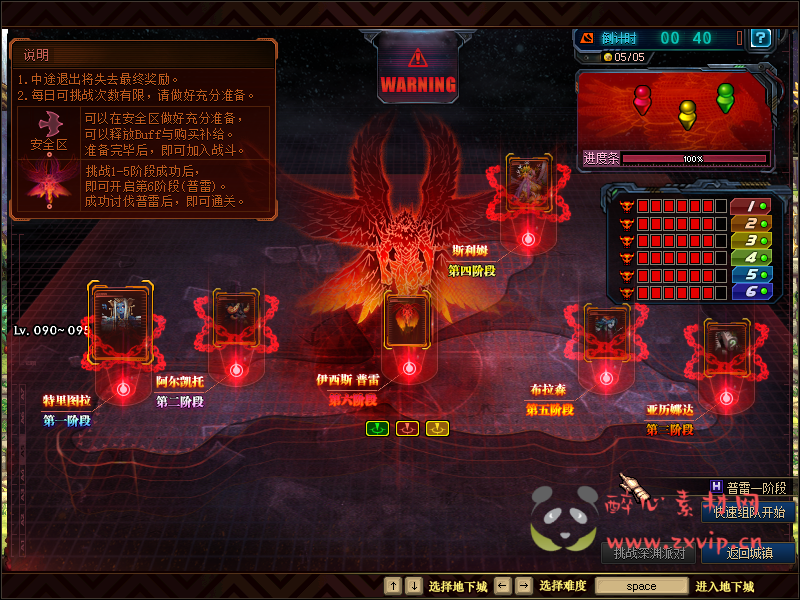The width and height of the screenshot is (800, 600).
Task: Click the yellow pawn on the minimap
Action: pos(687,111)
